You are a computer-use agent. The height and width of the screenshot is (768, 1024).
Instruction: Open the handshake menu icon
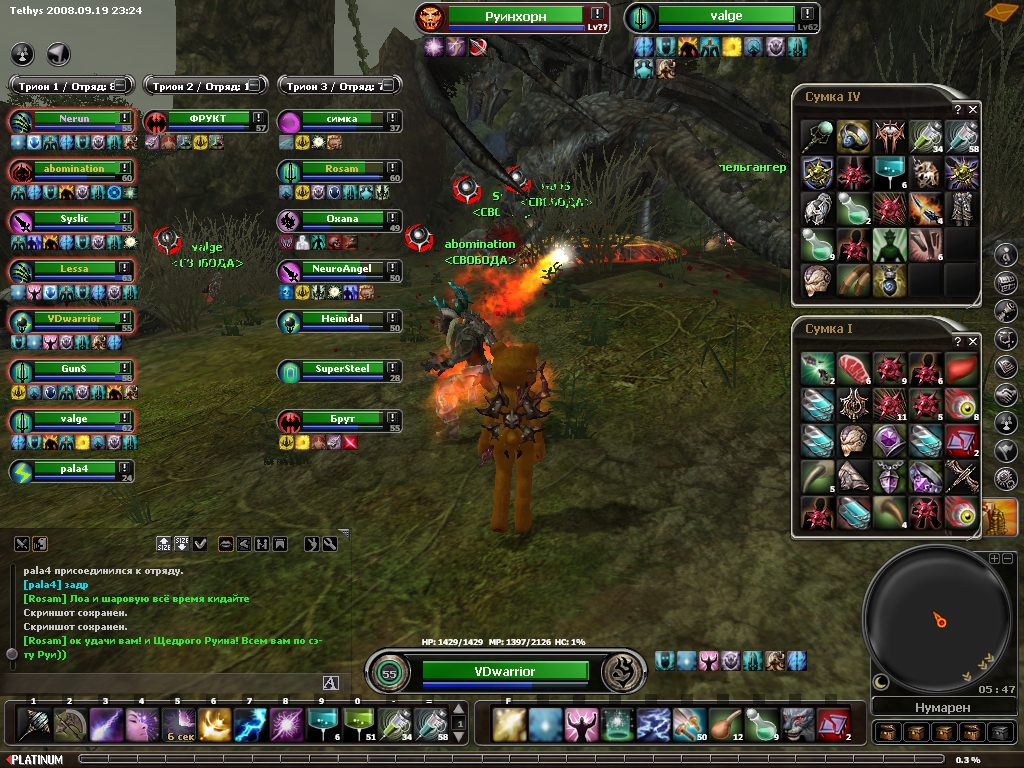tap(1007, 395)
